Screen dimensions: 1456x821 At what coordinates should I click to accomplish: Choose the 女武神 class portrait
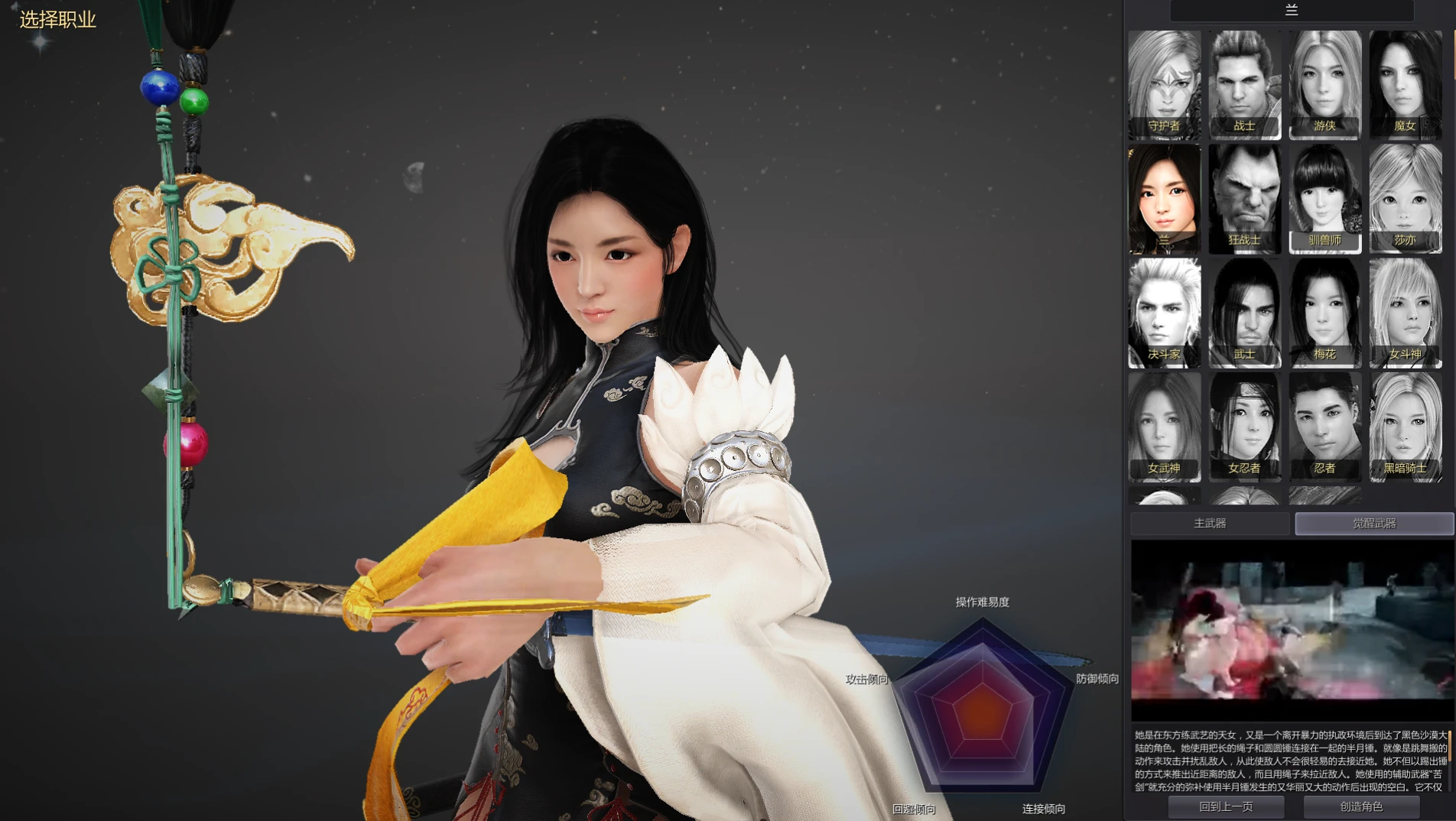pos(1164,427)
